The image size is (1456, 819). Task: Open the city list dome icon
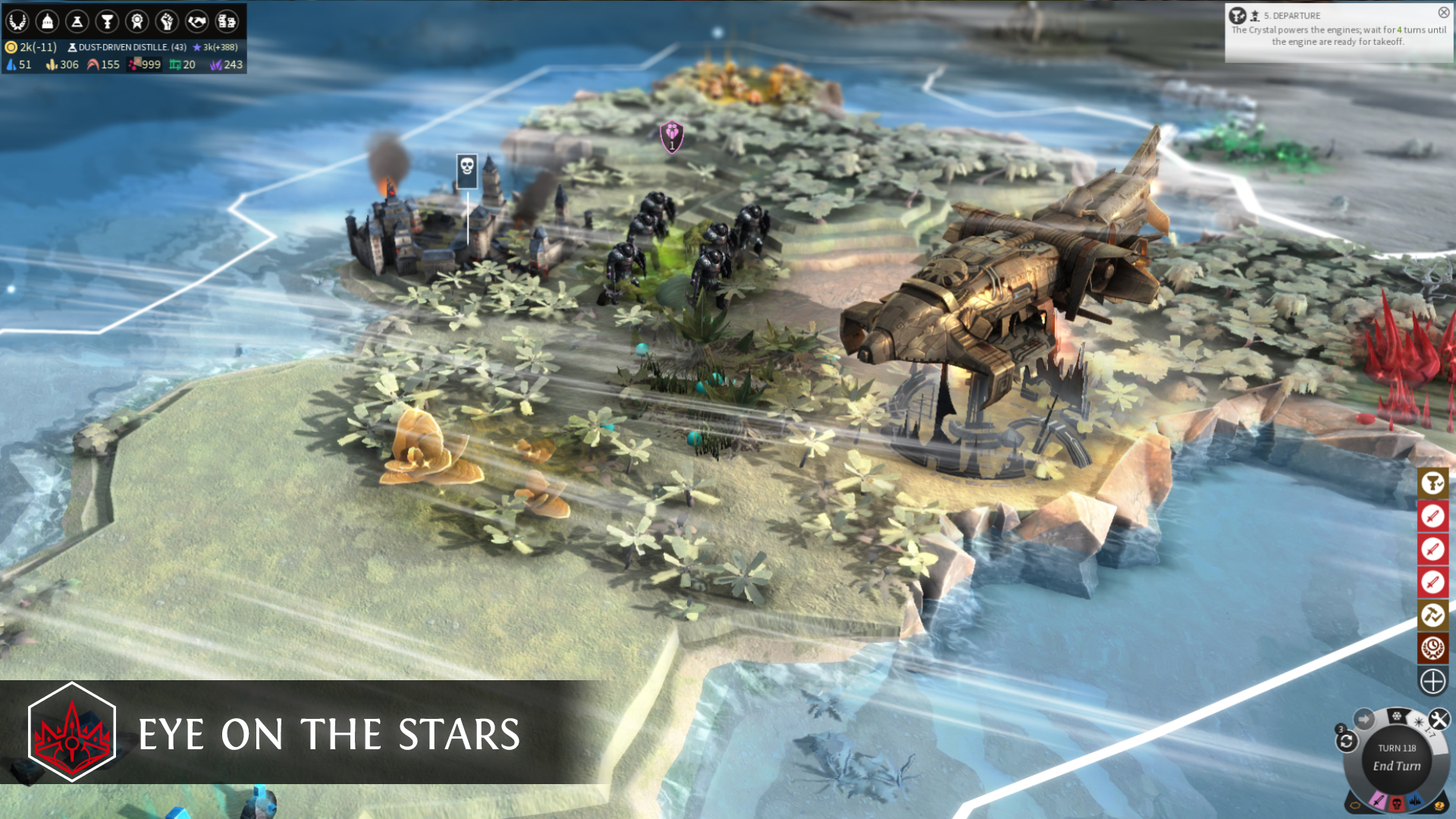point(47,21)
